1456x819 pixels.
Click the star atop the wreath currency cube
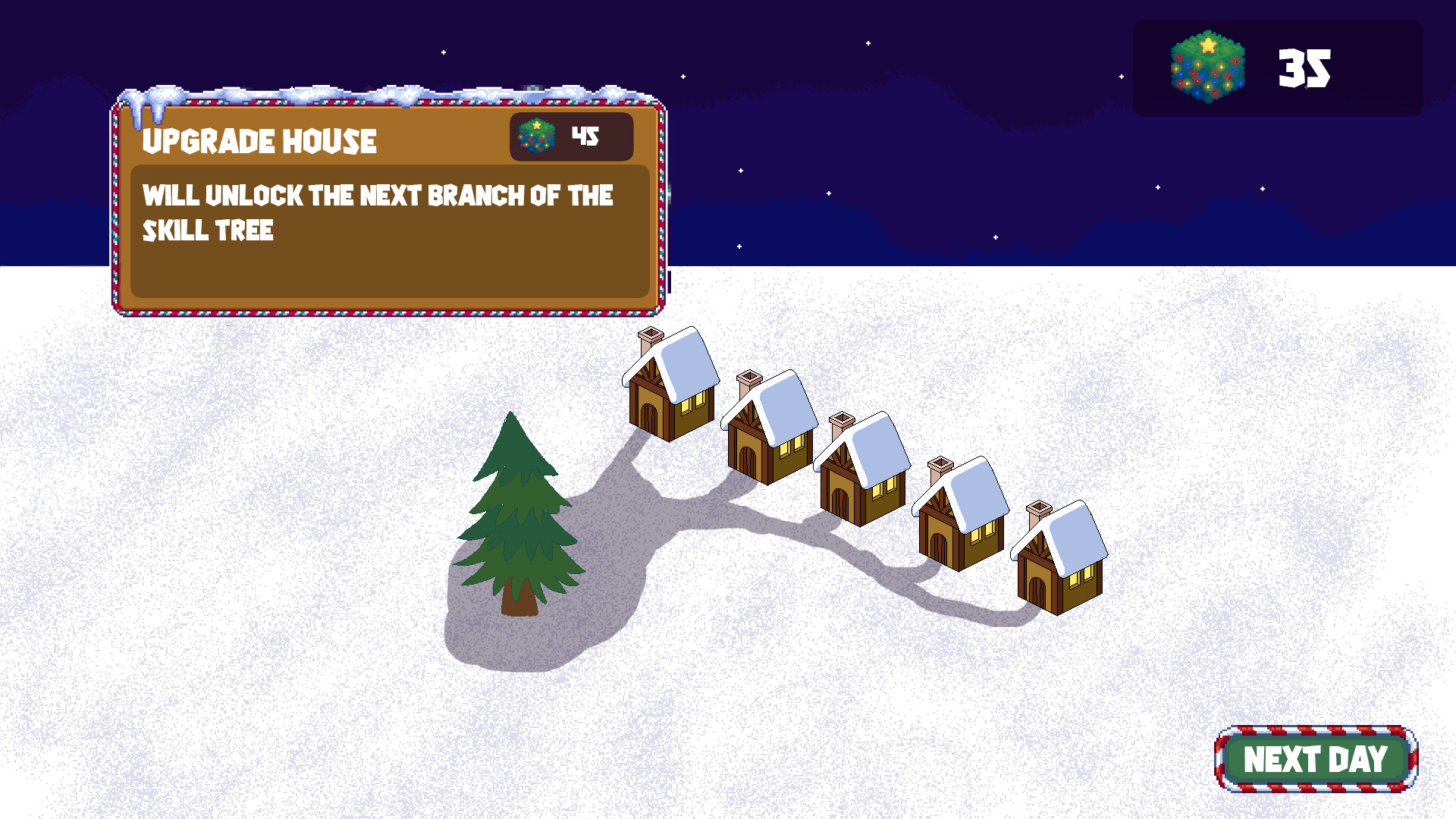[1208, 43]
